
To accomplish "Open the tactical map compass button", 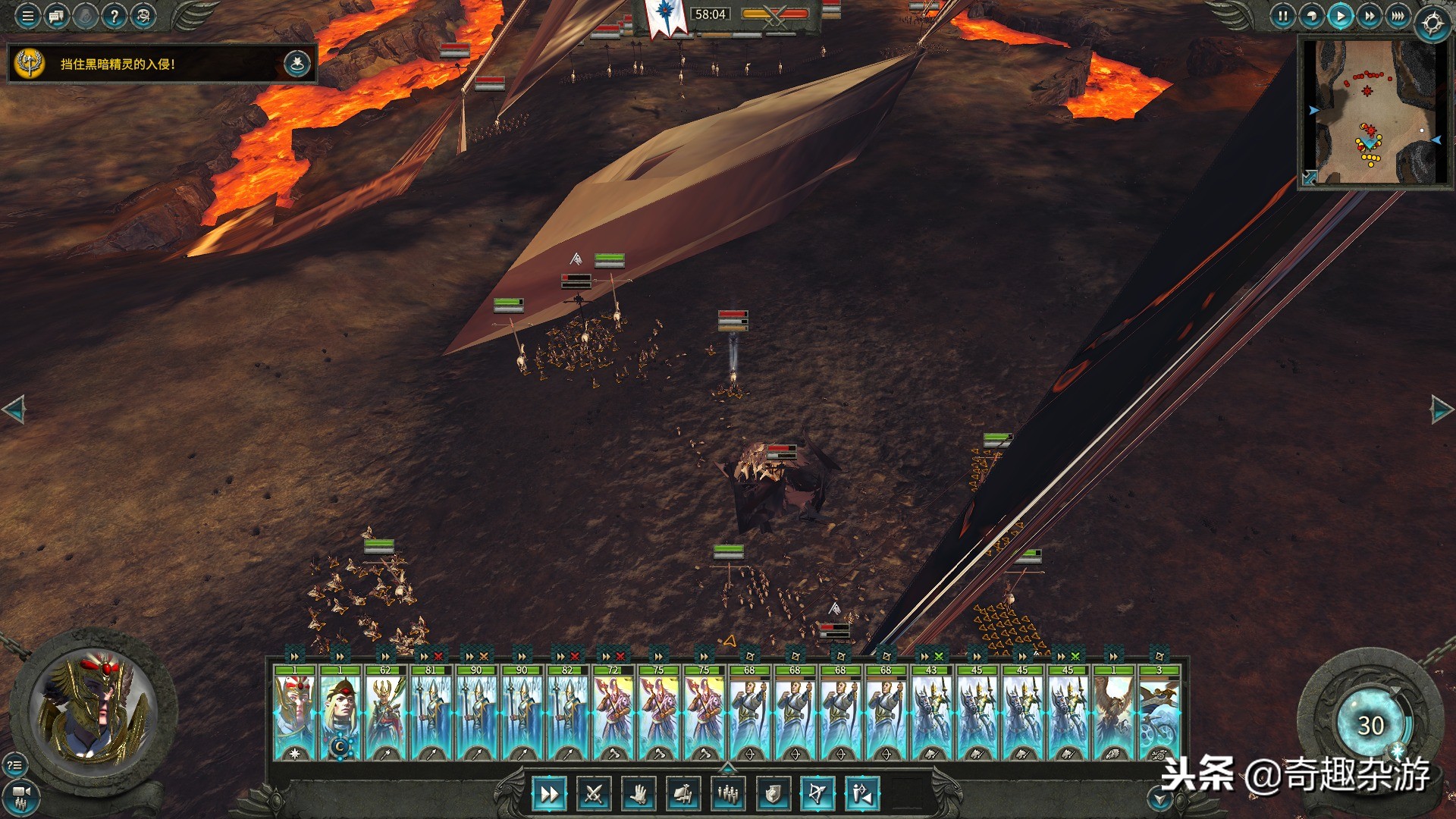I will tap(1432, 24).
